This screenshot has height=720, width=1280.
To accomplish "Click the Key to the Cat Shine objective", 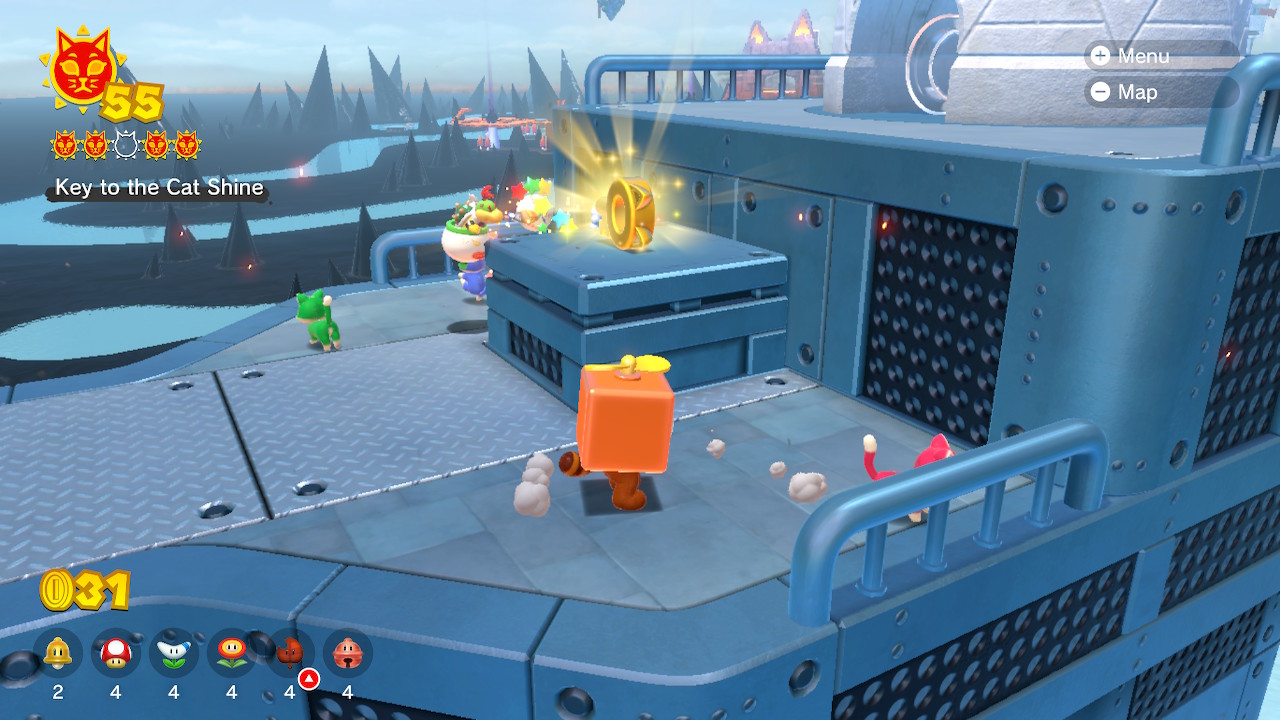I will point(159,188).
